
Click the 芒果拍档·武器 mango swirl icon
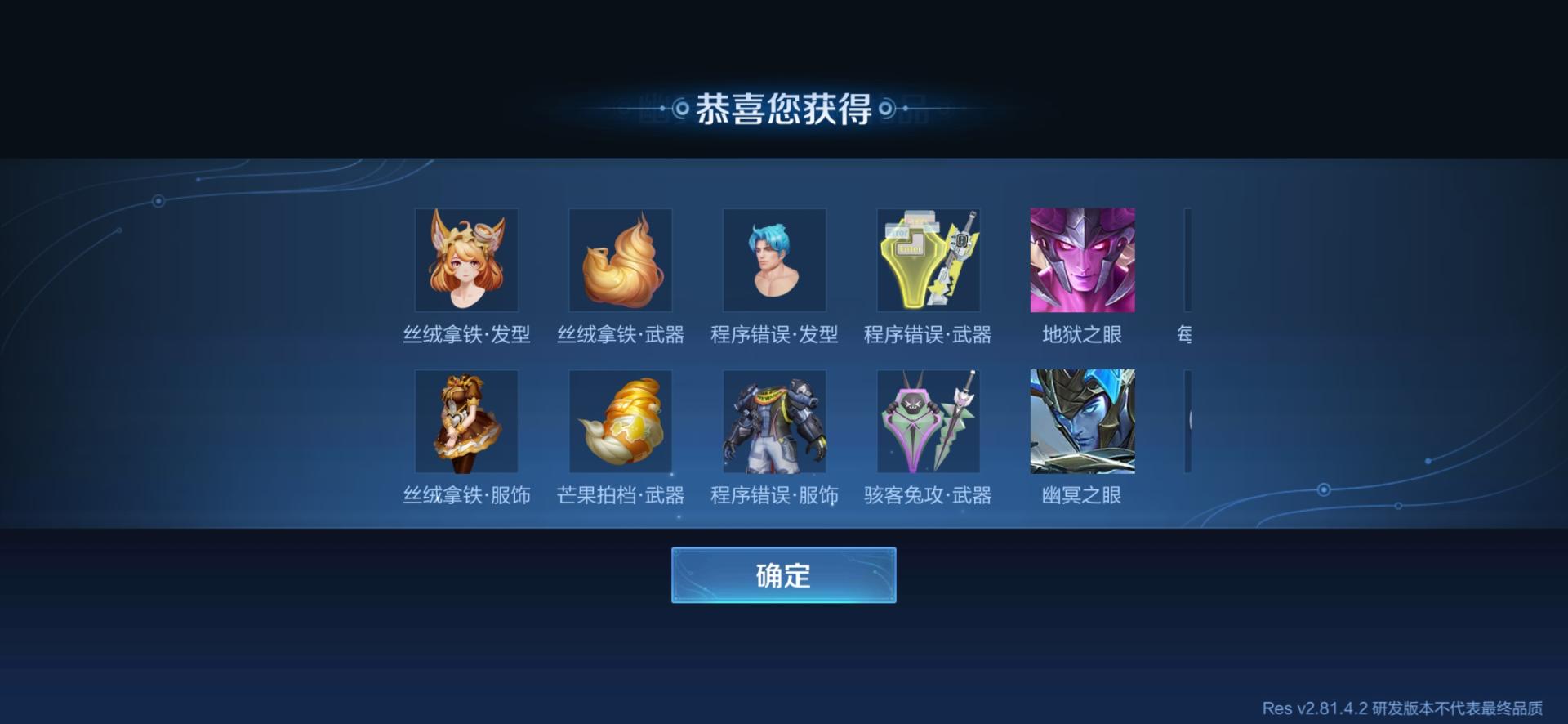click(x=620, y=421)
